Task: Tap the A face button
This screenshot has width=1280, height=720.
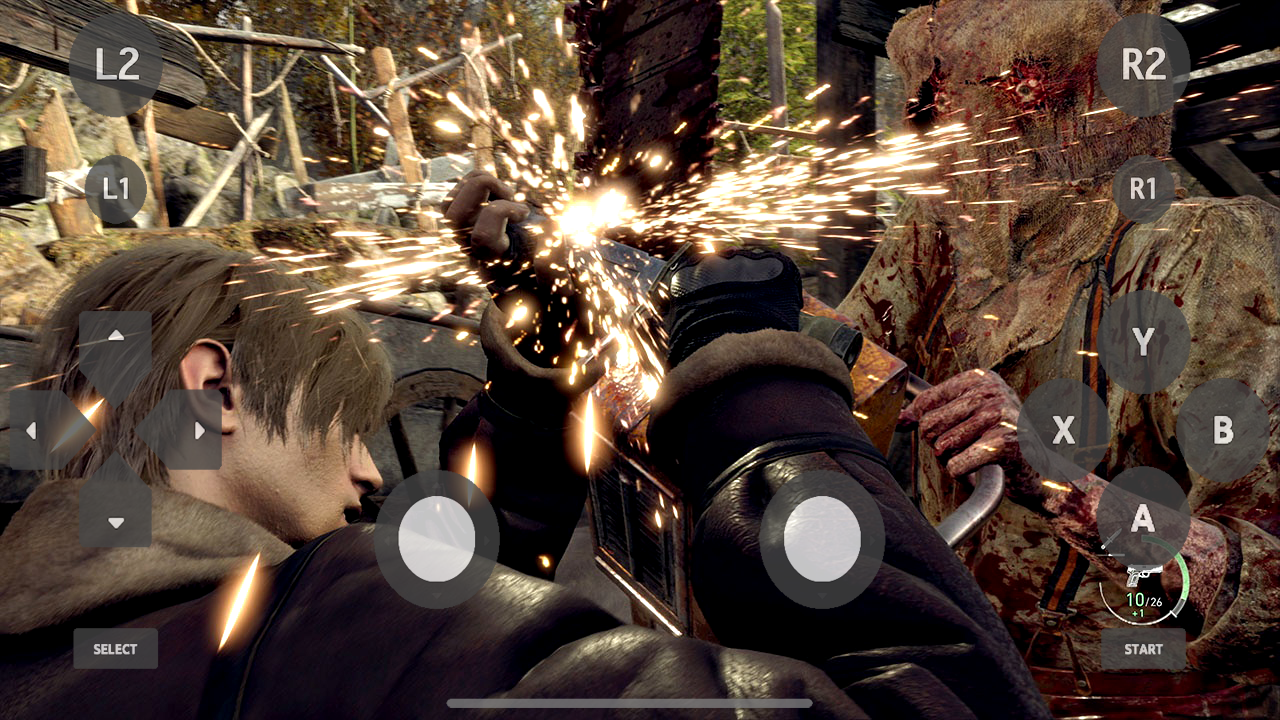Action: pyautogui.click(x=1143, y=516)
